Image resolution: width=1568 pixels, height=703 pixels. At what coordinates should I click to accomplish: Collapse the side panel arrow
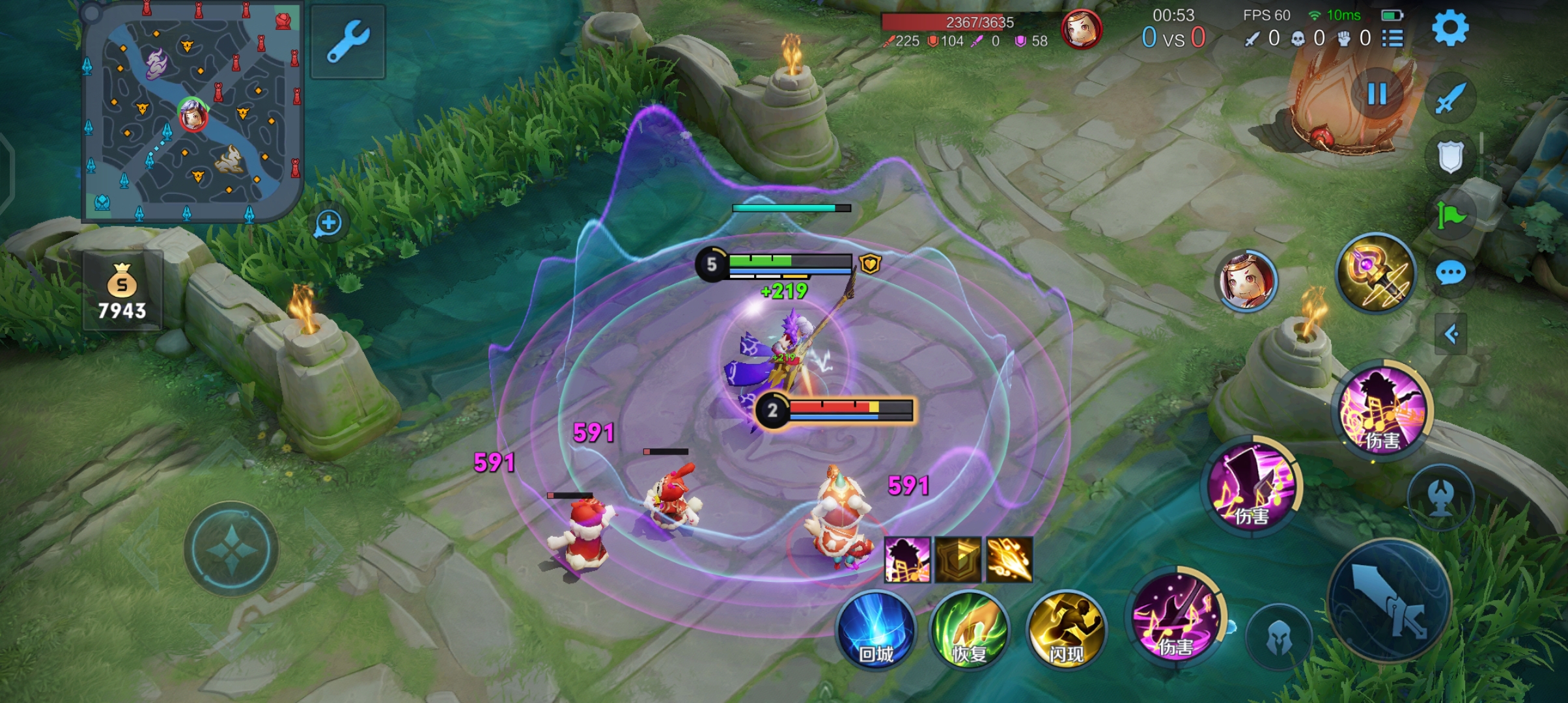(x=1451, y=335)
